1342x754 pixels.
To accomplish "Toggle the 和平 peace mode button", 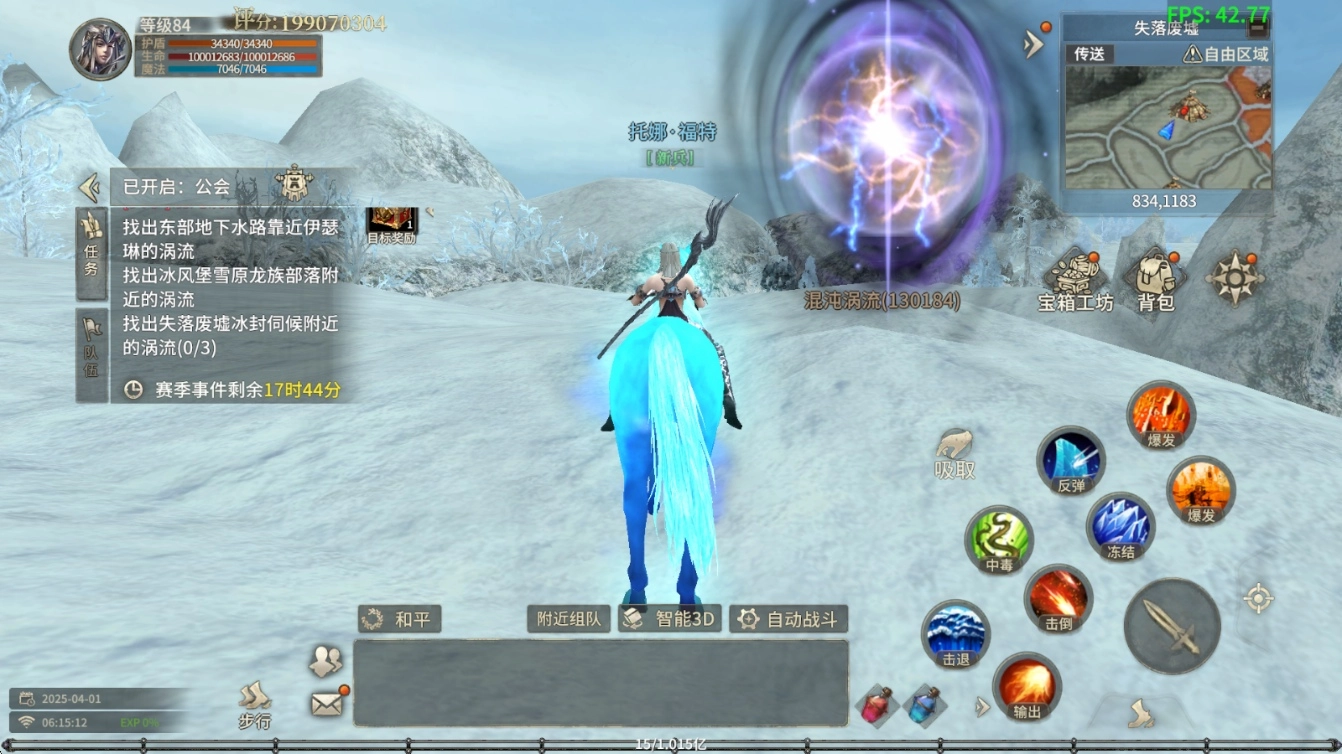I will click(x=400, y=619).
